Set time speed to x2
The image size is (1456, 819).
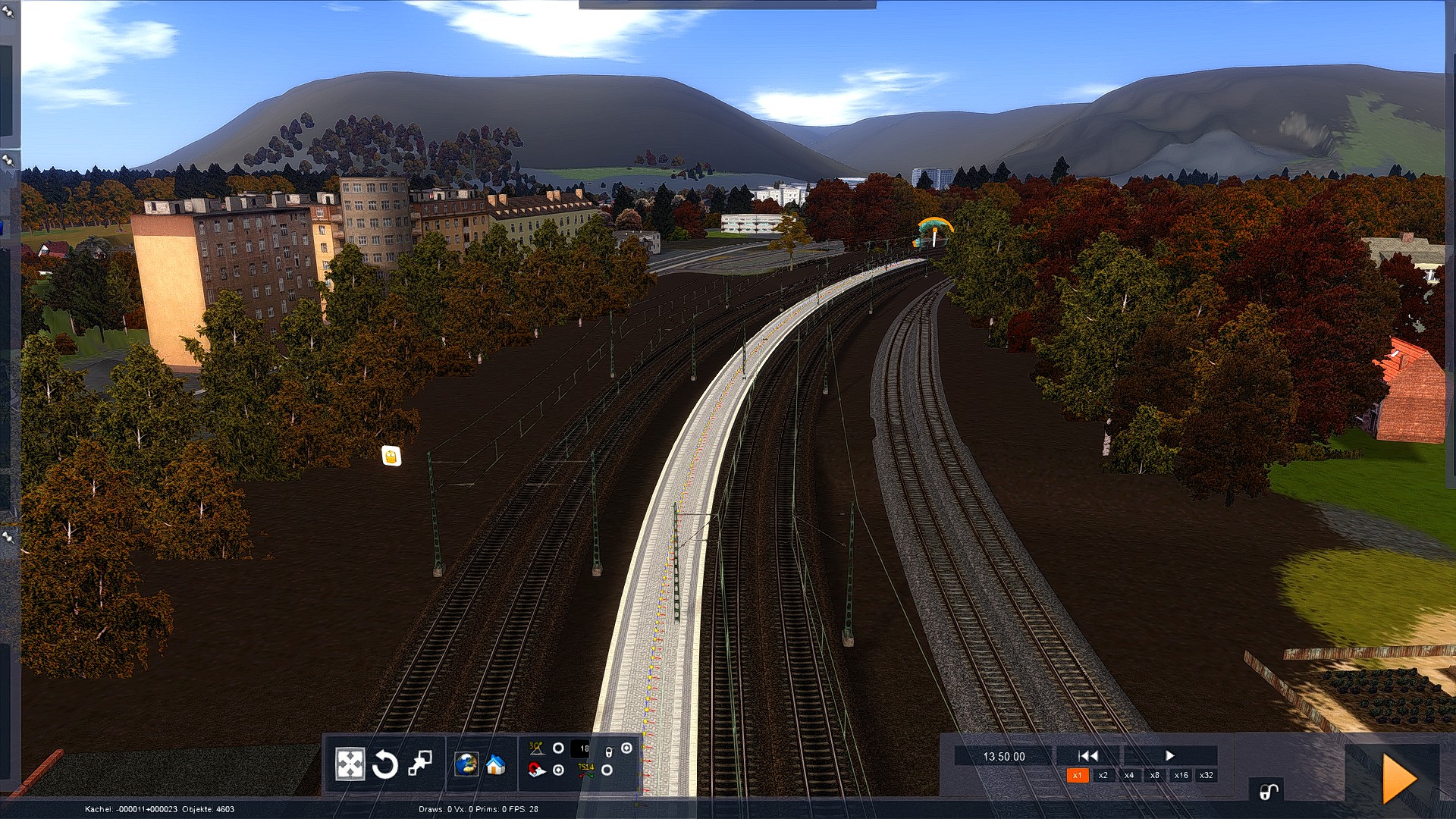click(1103, 775)
